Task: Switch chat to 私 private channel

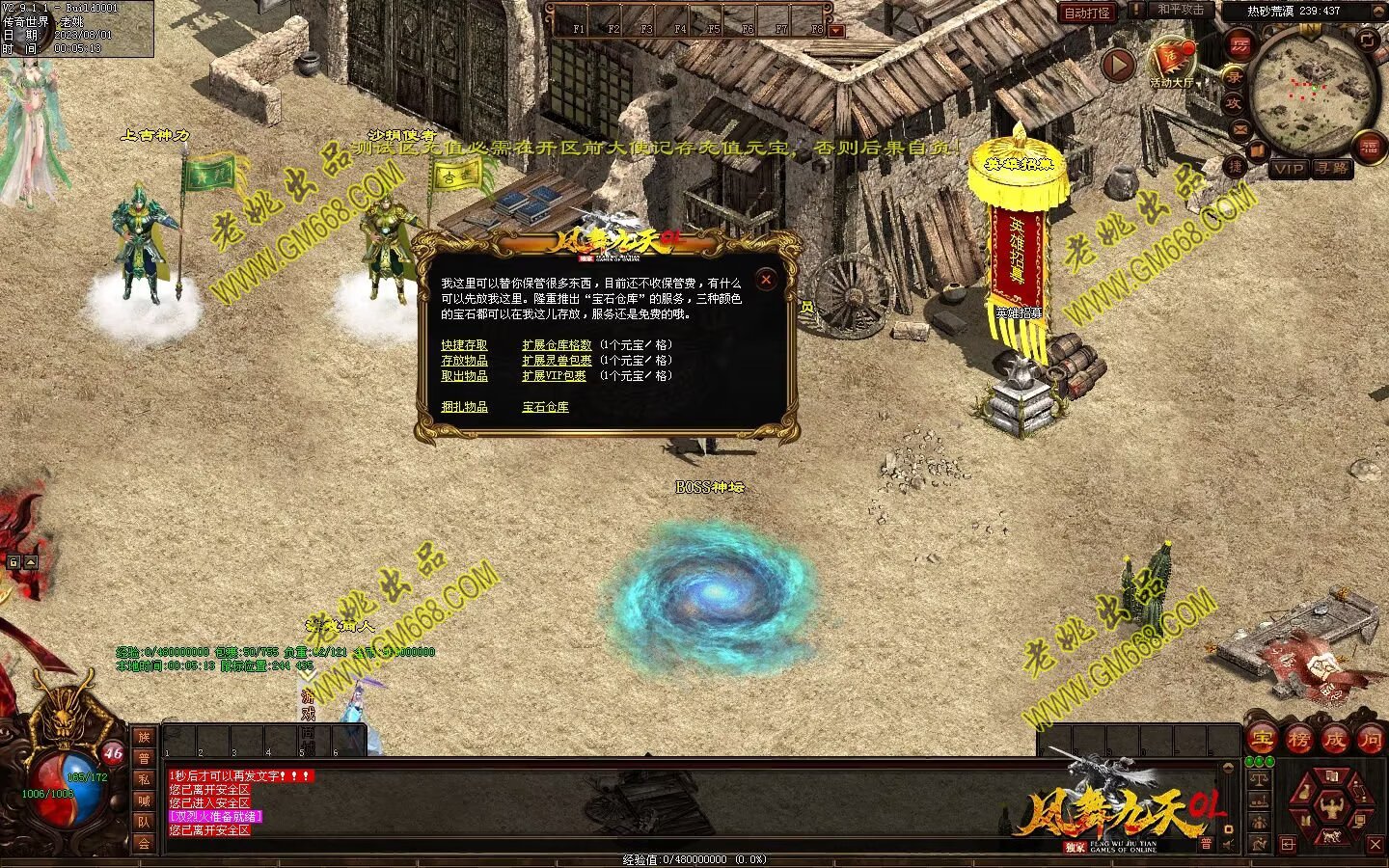Action: click(144, 779)
